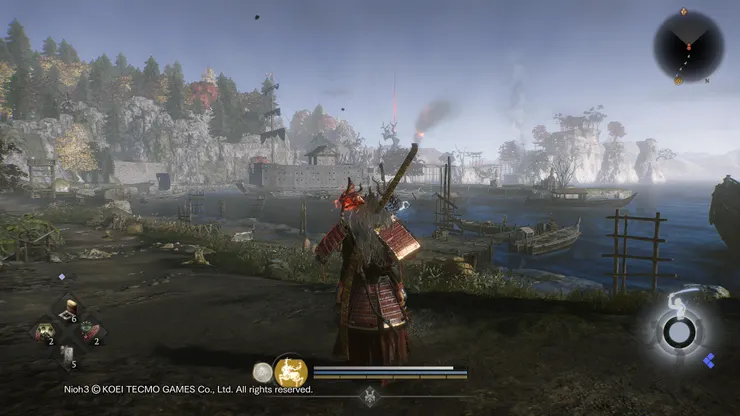Click the samurai helmet style icon
Viewport: 740px width, 416px height.
pos(369,395)
